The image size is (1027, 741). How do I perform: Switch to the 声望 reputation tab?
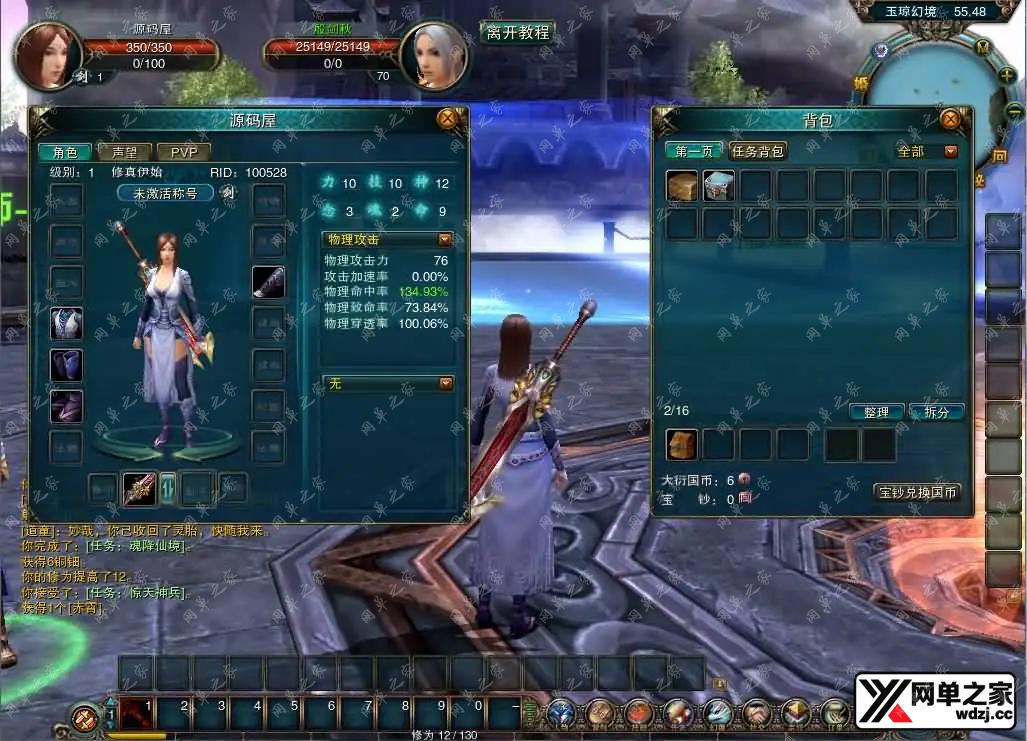coord(125,152)
